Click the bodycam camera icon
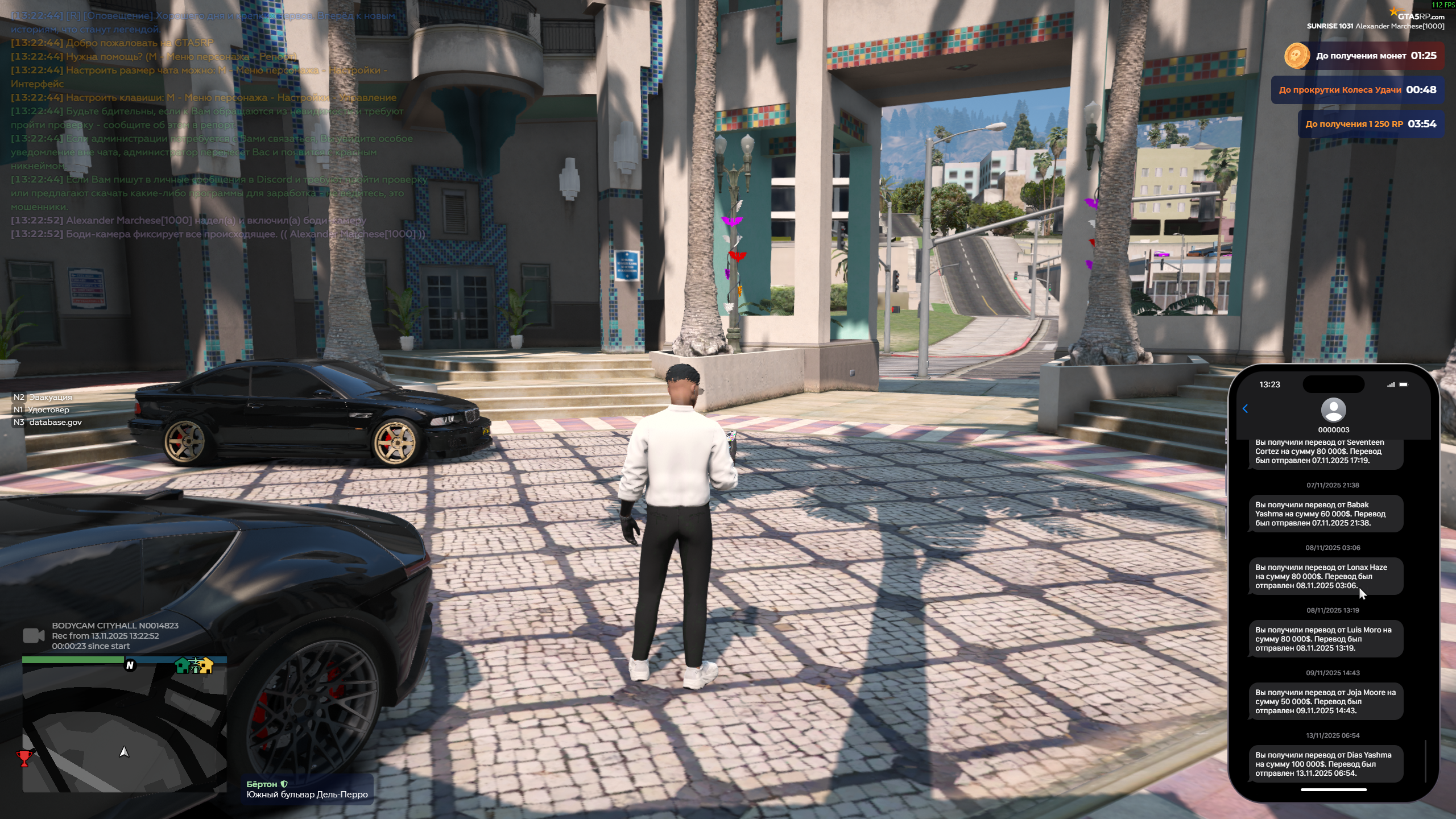The height and width of the screenshot is (819, 1456). tap(34, 636)
